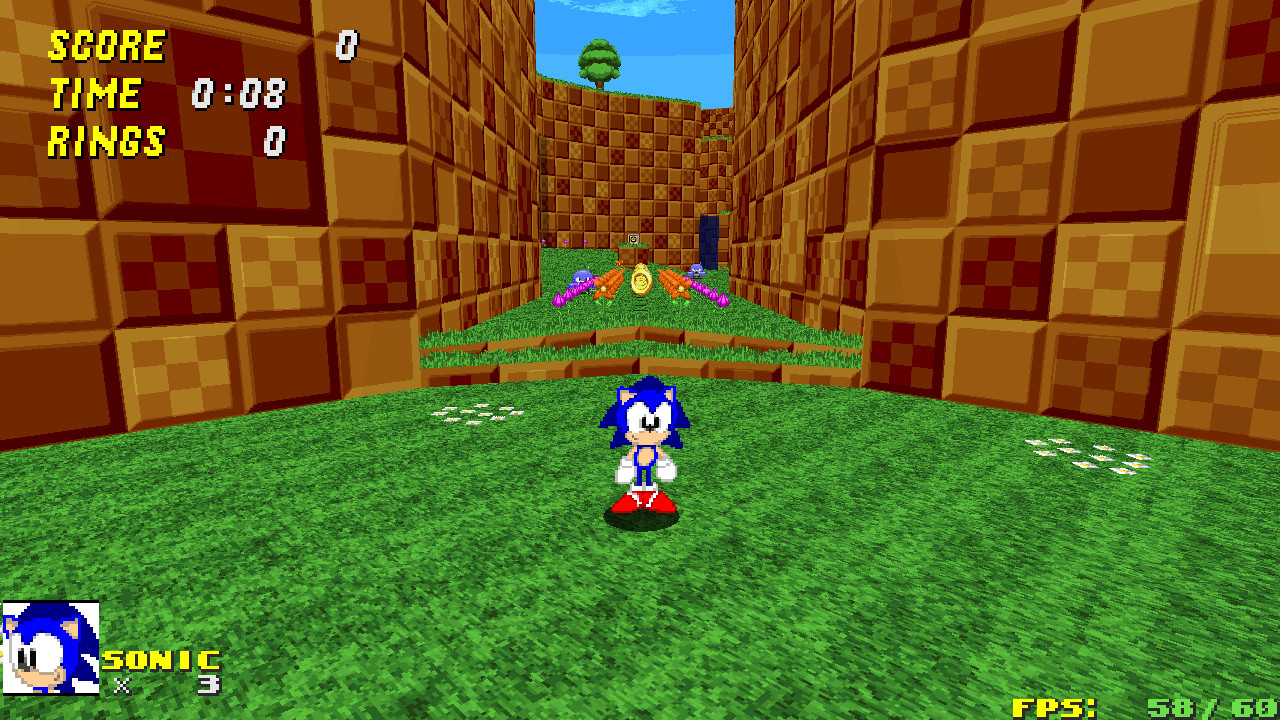Select the golden ring token
The height and width of the screenshot is (720, 1280).
pyautogui.click(x=641, y=283)
